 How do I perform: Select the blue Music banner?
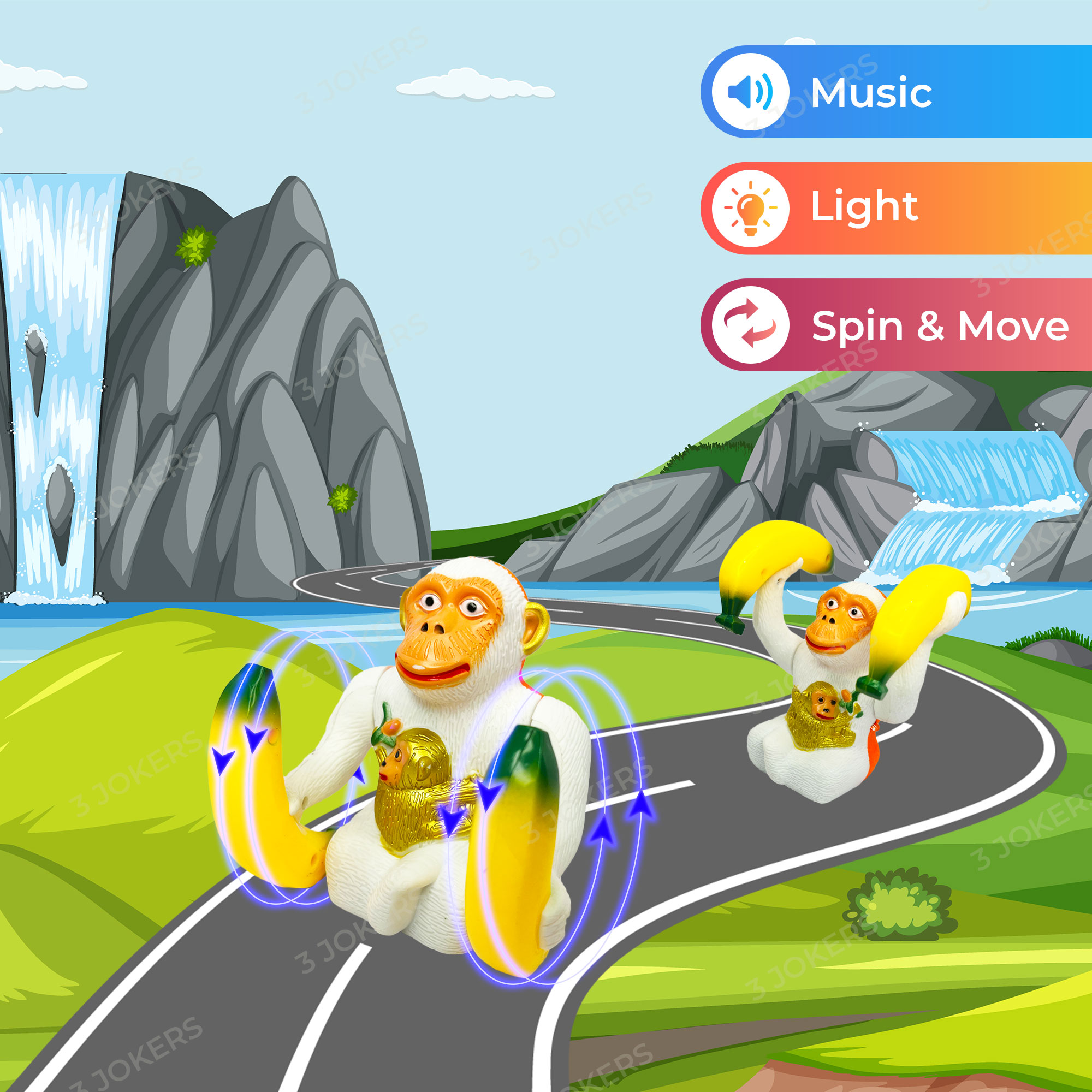pyautogui.click(x=896, y=92)
